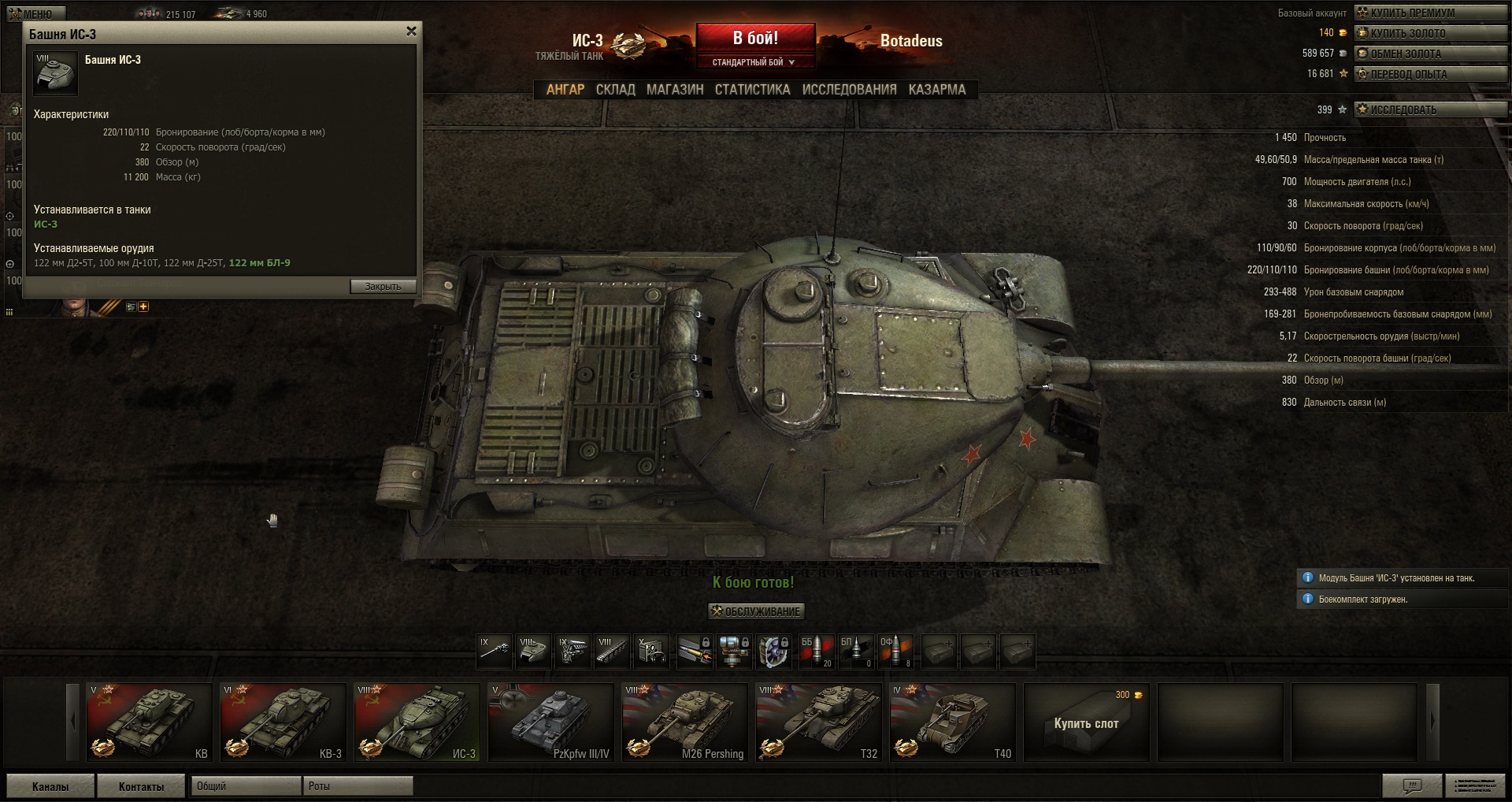Open Обмен золота exchange

1430,54
